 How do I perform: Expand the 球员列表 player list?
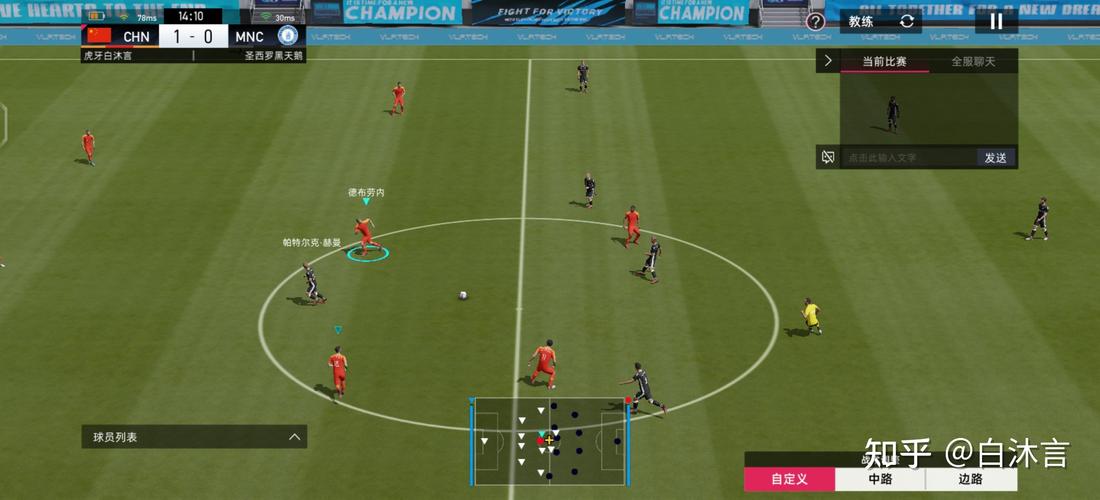click(194, 437)
